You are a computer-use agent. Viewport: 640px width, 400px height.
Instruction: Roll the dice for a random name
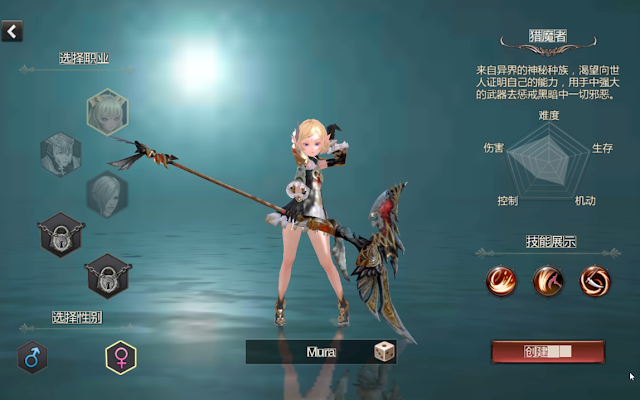(383, 352)
